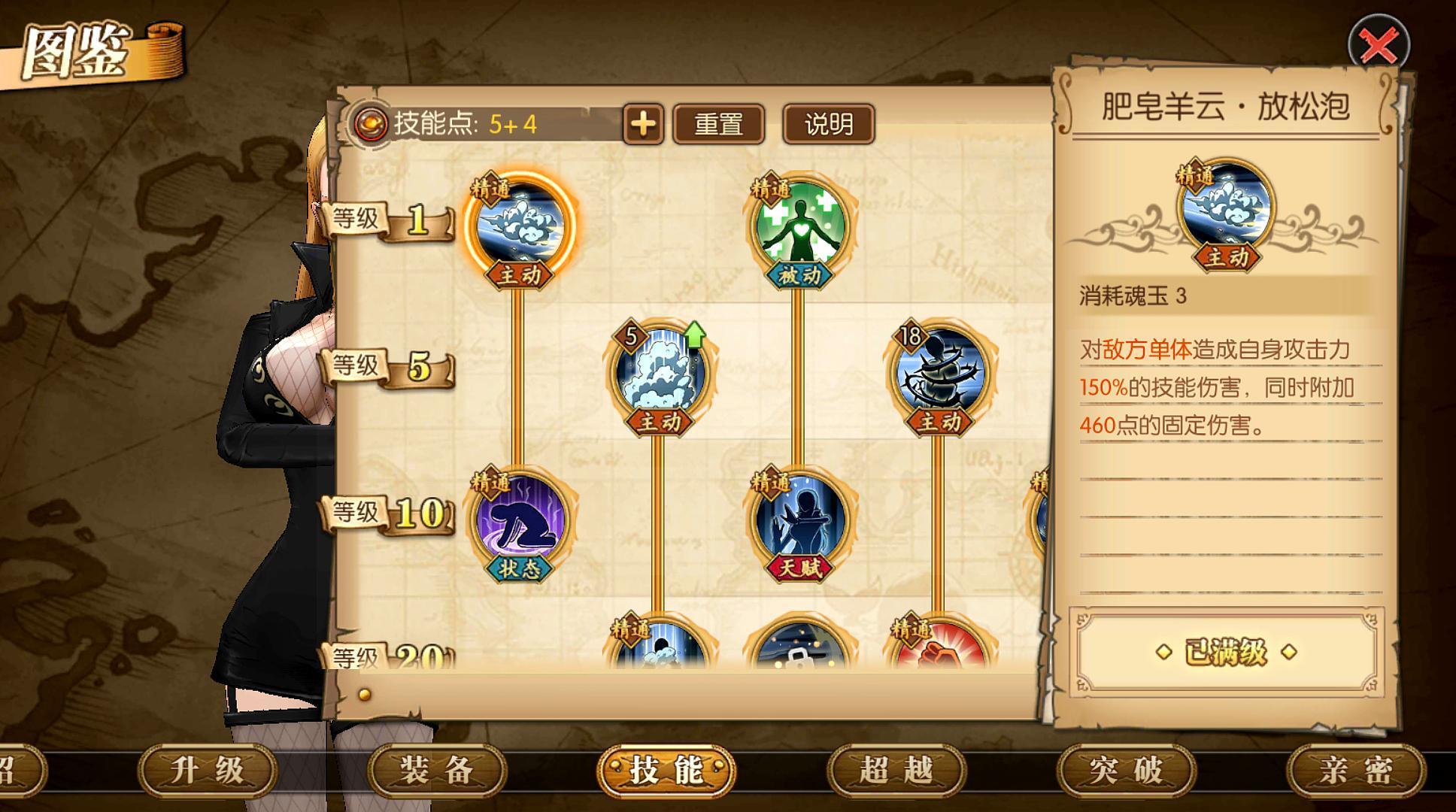1456x812 pixels.
Task: Select the blue silhouette talent skill
Action: 799,519
